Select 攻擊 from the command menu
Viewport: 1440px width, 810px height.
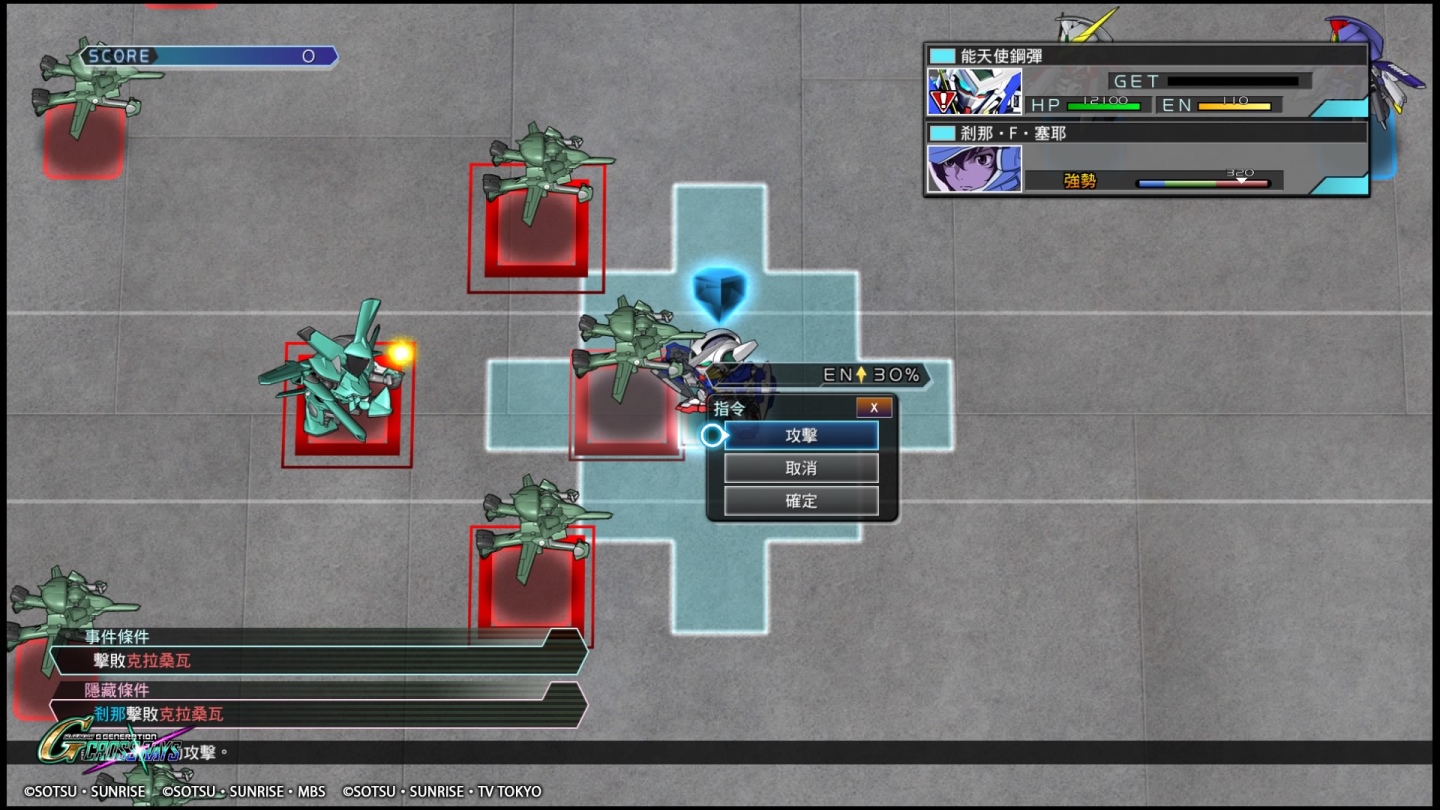tap(800, 435)
